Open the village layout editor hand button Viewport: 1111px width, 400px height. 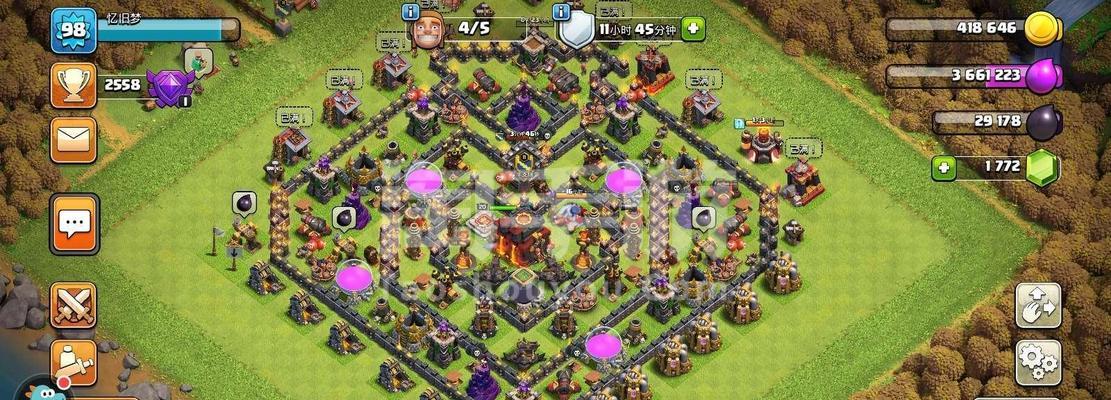pos(1038,306)
